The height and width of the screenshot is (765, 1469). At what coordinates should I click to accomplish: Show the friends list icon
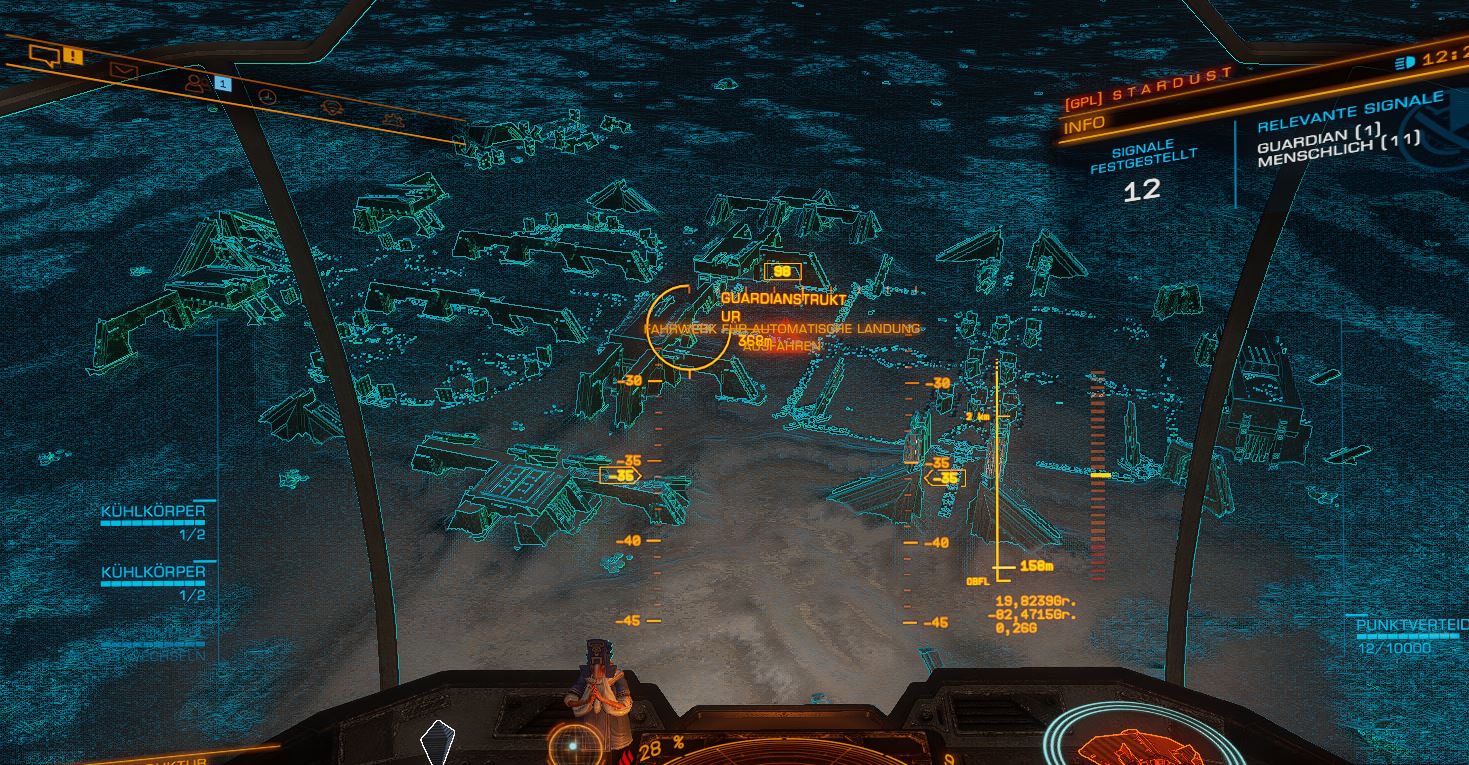pyautogui.click(x=195, y=83)
